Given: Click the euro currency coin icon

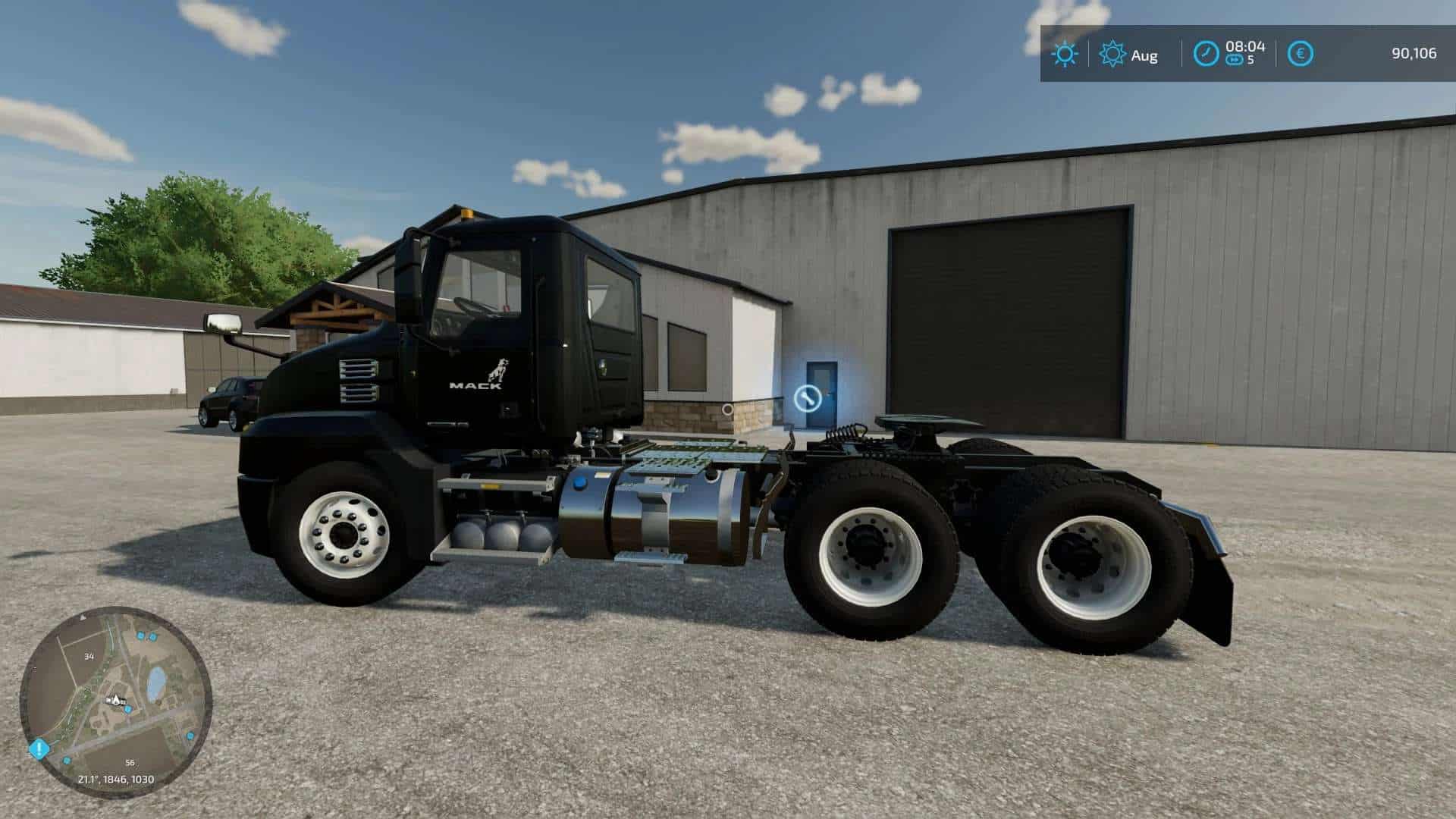Looking at the screenshot, I should [x=1300, y=52].
